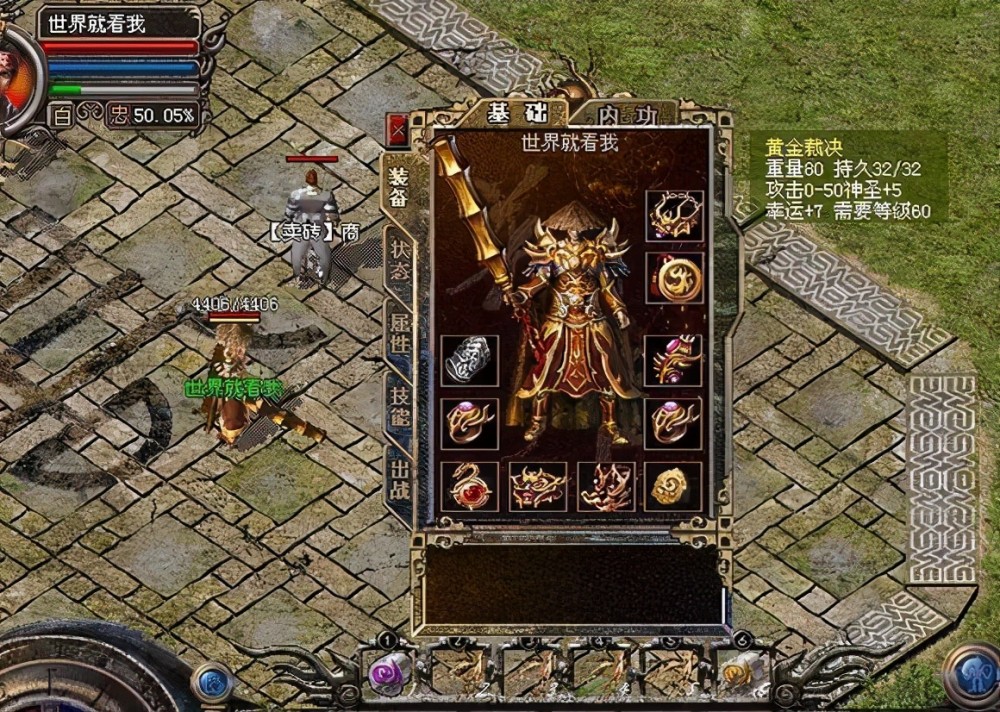This screenshot has width=1000, height=712.
Task: Show the 属性 side tab
Action: [x=399, y=329]
